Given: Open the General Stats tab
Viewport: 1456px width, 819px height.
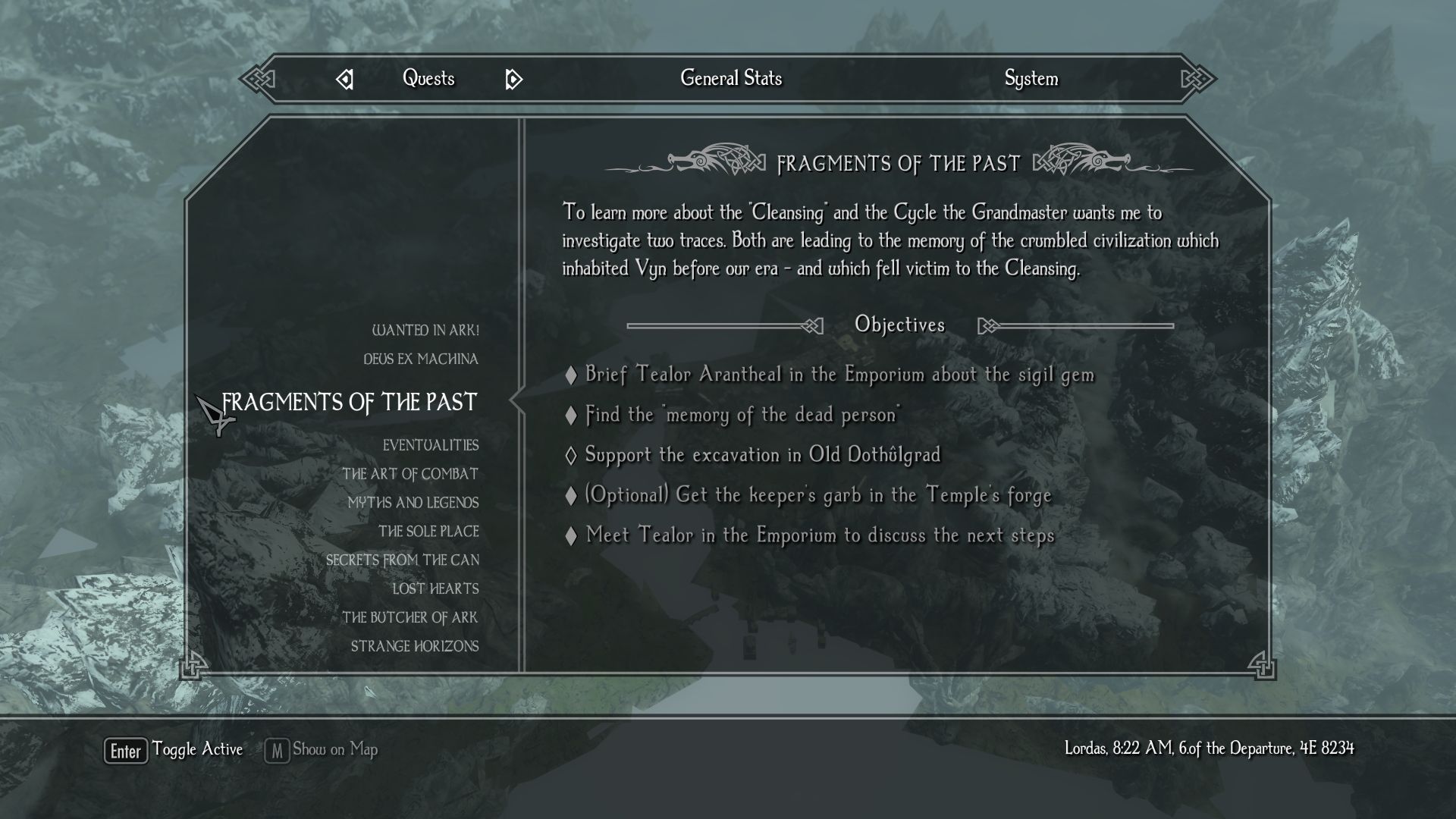Looking at the screenshot, I should click(x=730, y=79).
